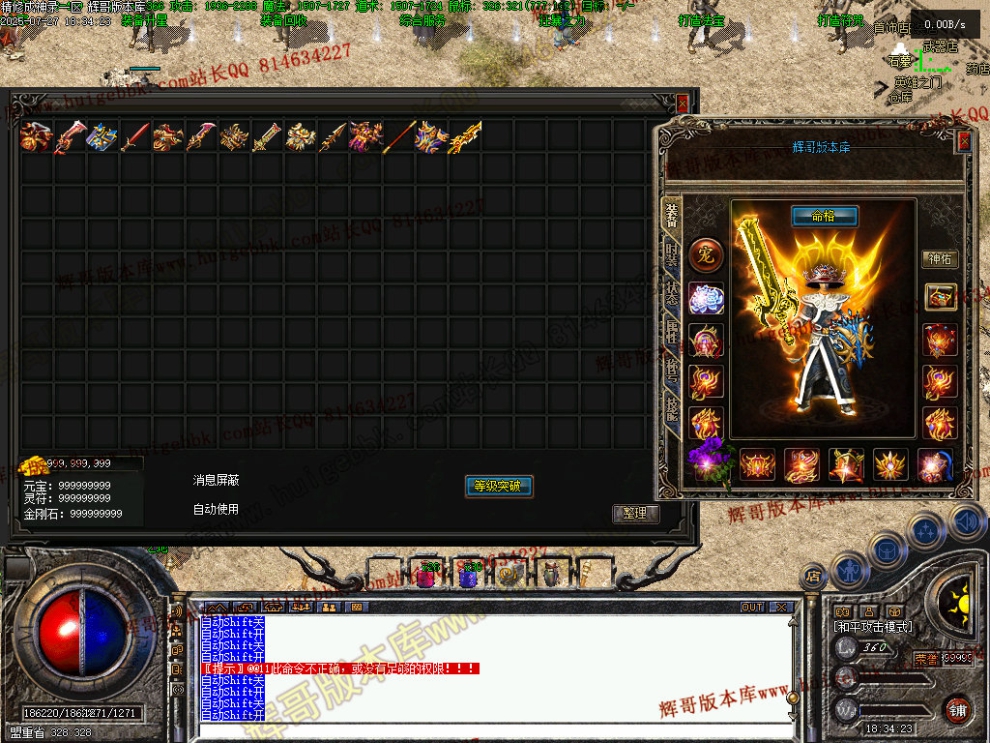The image size is (990, 743).
Task: Toggle the 消息屏蔽 message block option
Action: pos(216,481)
